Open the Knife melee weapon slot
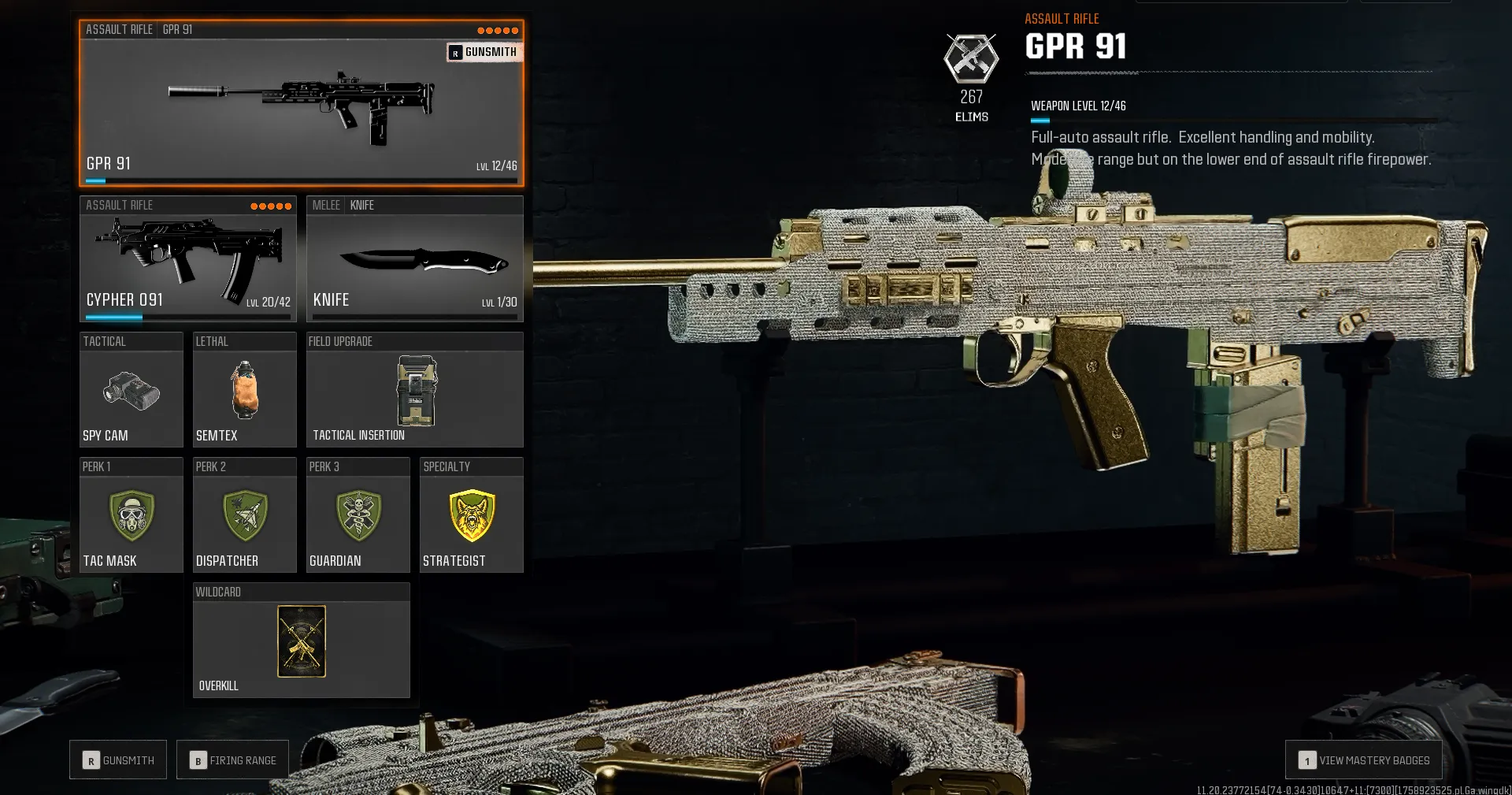The image size is (1512, 795). click(x=415, y=260)
